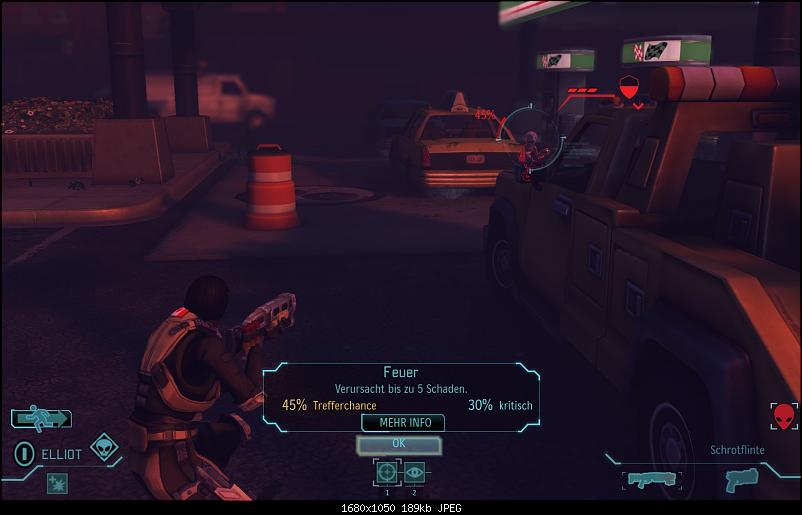
Task: Select the Schrotflinte shotgun weapon slot
Action: tap(650, 481)
